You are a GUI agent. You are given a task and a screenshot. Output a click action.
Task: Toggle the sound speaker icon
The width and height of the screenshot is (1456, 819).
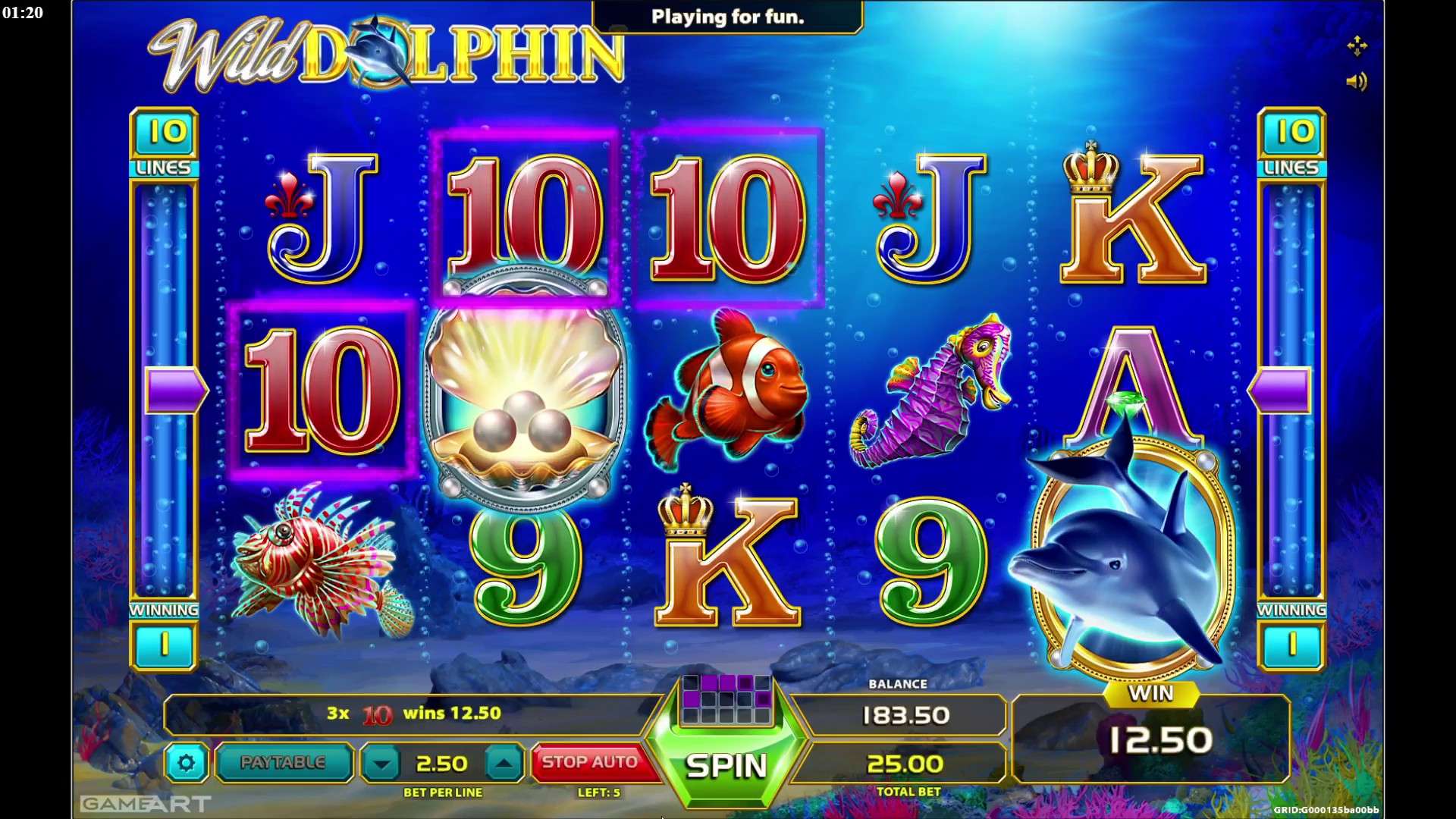(1356, 81)
